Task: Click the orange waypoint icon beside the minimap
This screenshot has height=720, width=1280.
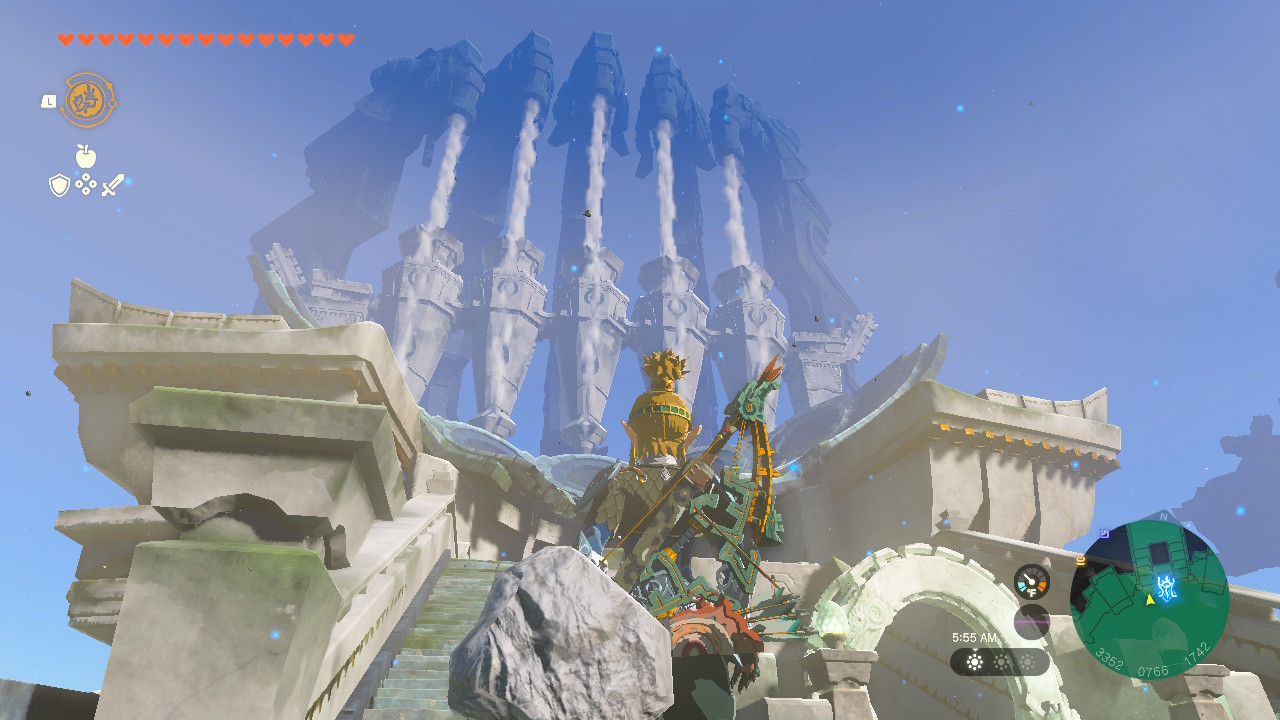Action: pyautogui.click(x=1082, y=559)
